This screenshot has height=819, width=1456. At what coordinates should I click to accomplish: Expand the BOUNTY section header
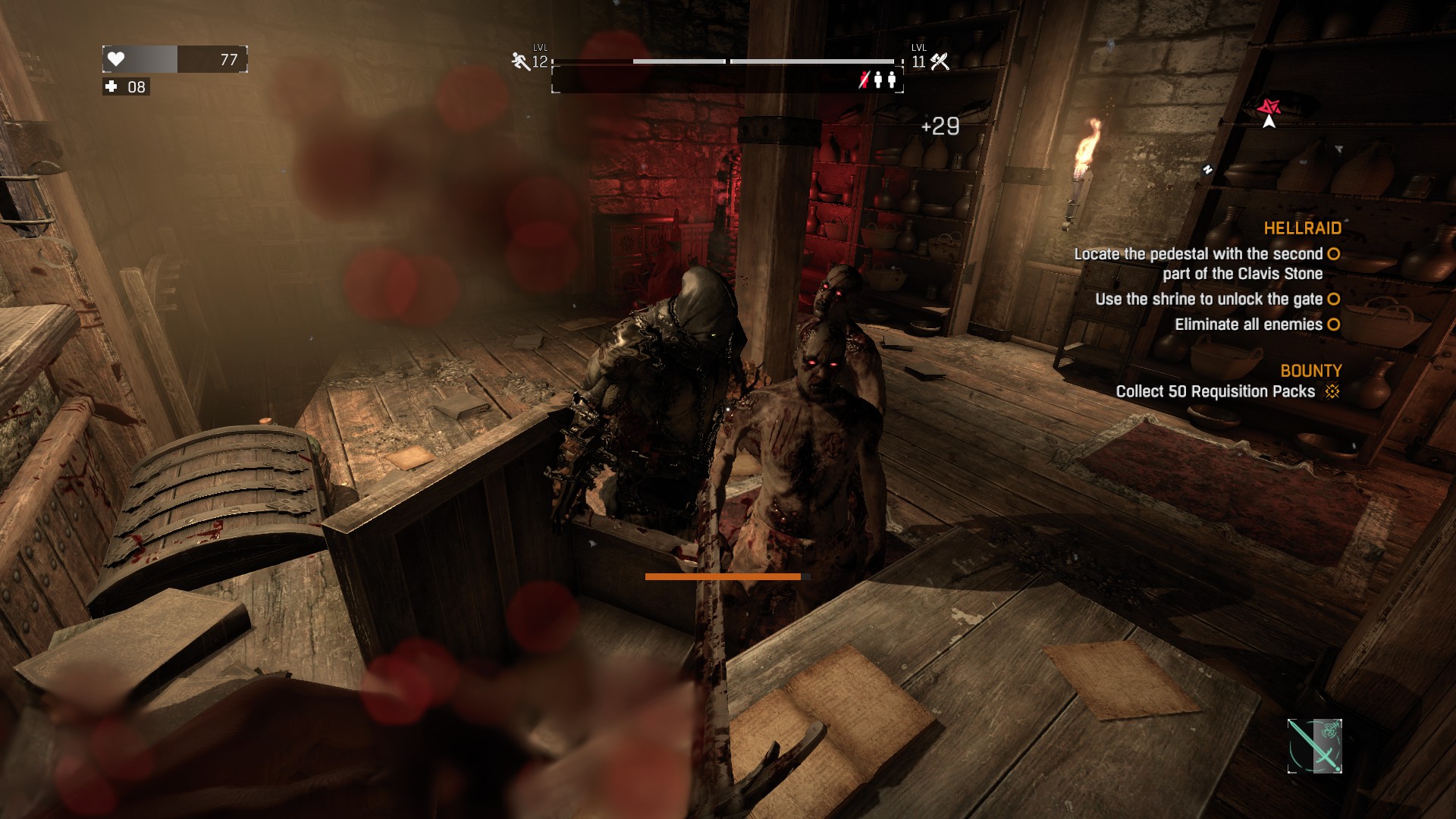coord(1313,371)
